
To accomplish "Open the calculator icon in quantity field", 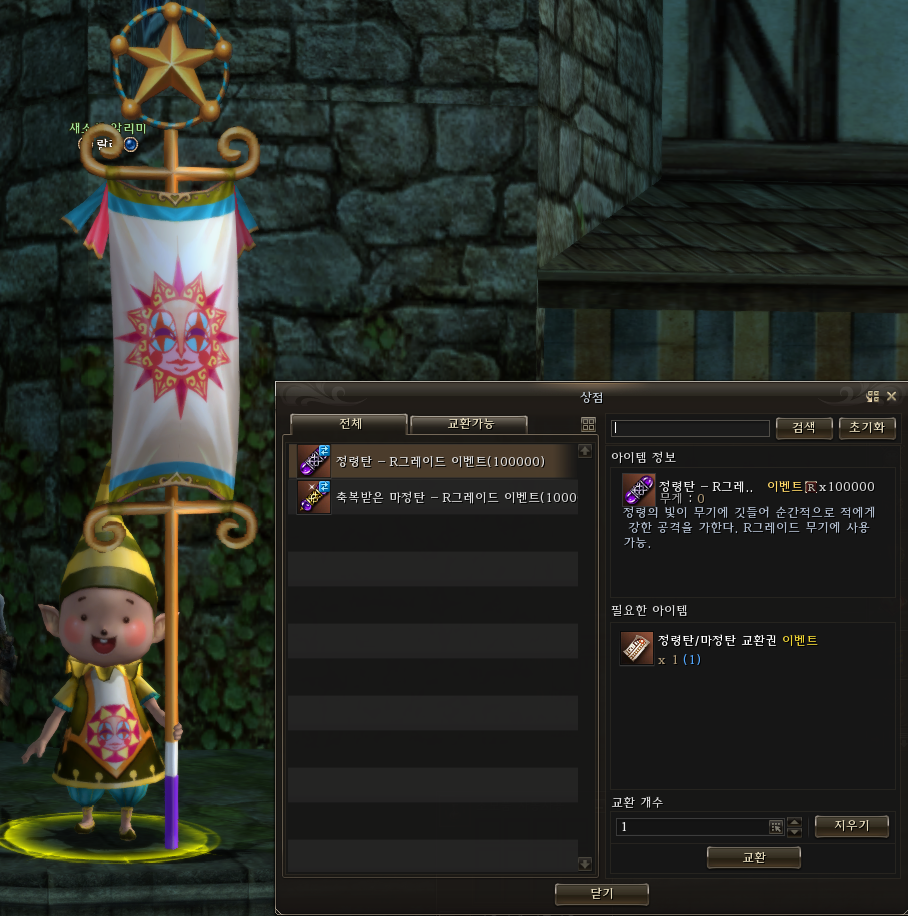I will (776, 827).
